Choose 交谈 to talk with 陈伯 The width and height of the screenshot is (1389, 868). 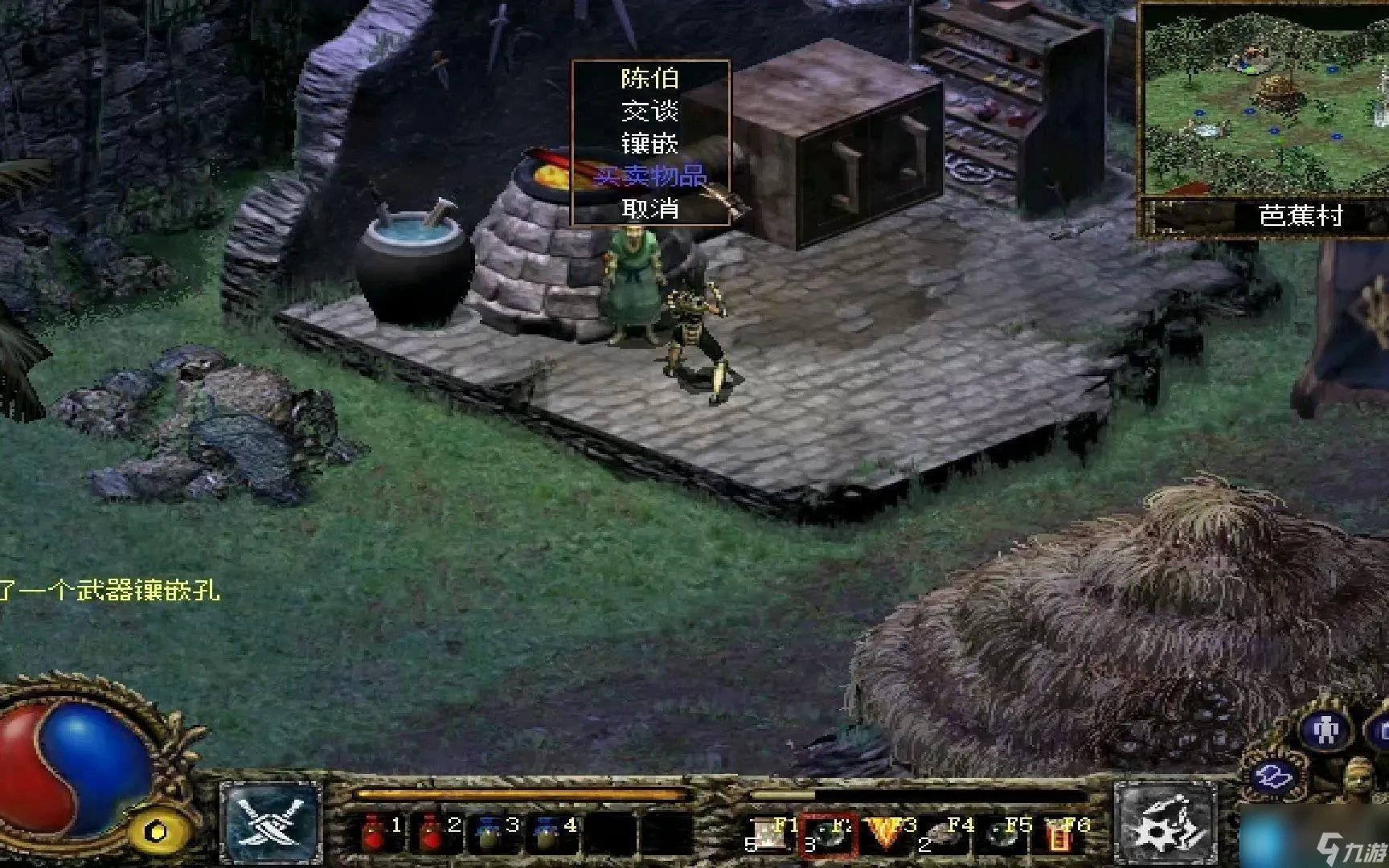[649, 111]
